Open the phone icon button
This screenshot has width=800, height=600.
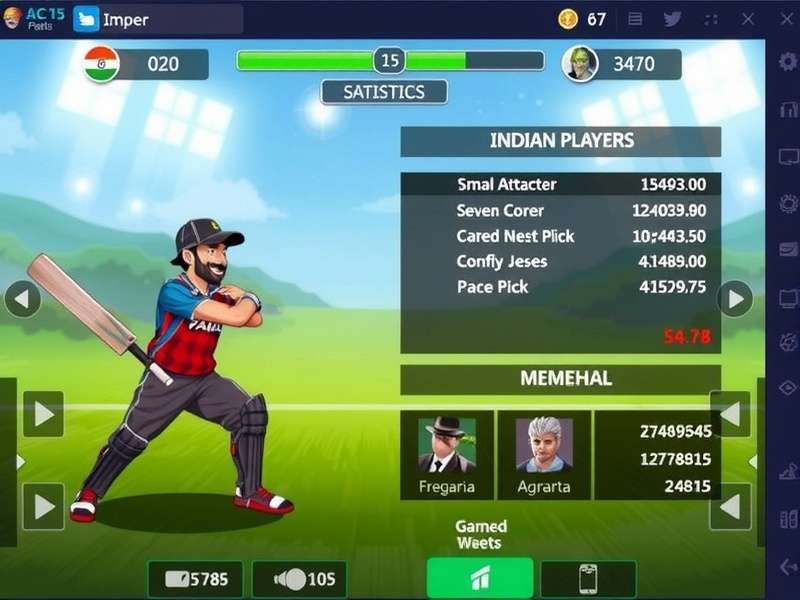click(x=588, y=579)
